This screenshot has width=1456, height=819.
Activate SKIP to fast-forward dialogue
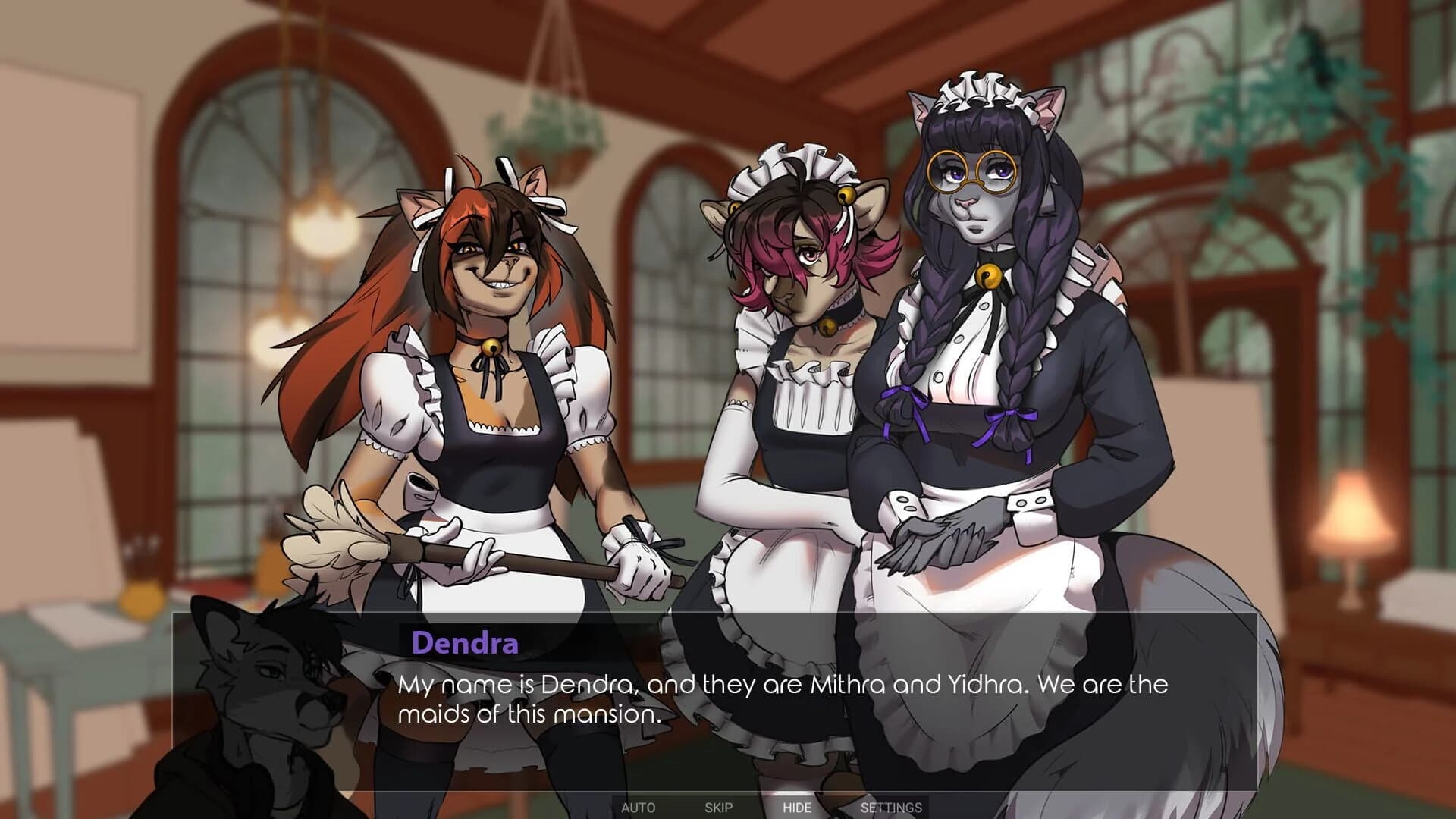[720, 808]
